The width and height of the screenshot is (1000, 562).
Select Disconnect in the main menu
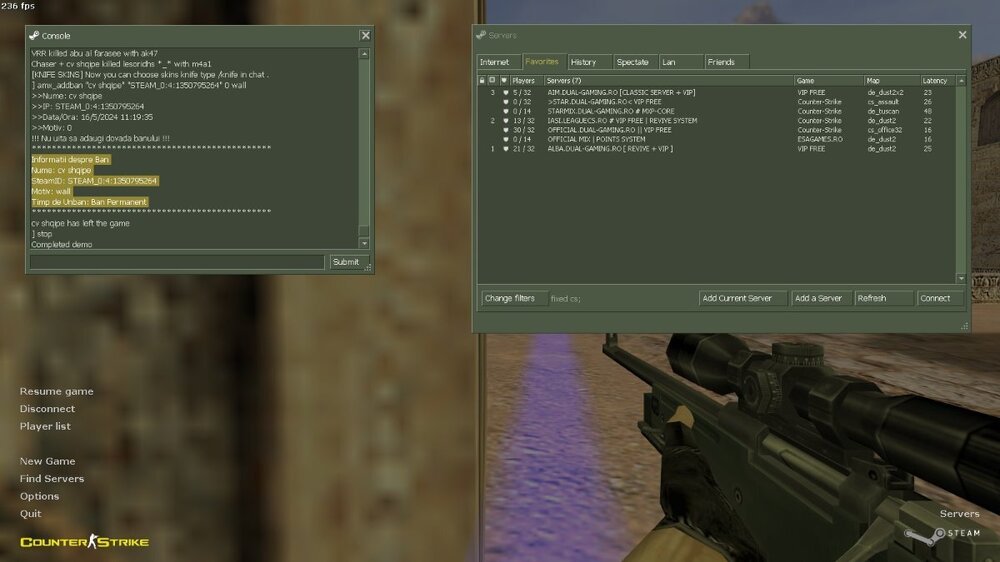click(x=47, y=409)
